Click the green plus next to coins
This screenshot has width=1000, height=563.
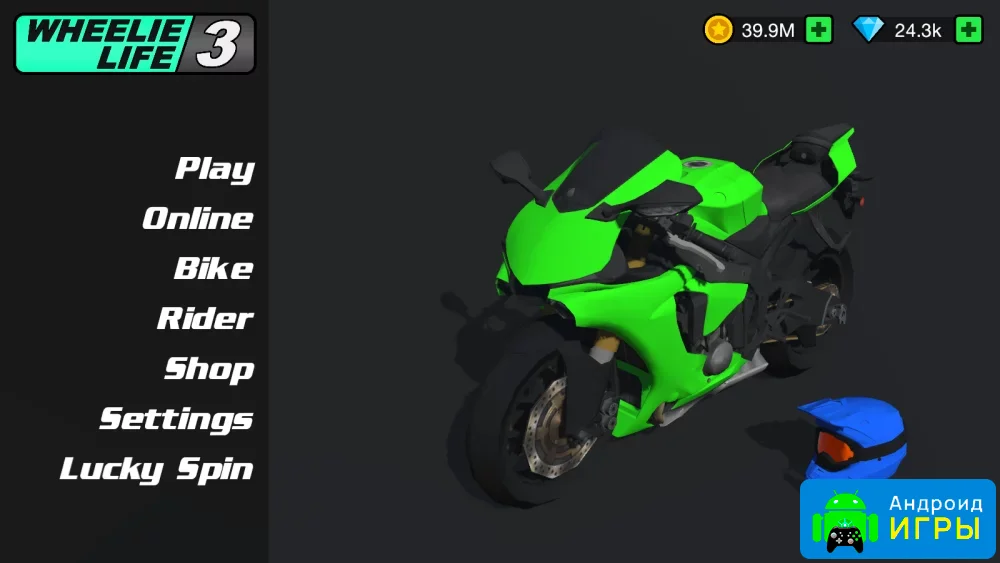point(819,30)
